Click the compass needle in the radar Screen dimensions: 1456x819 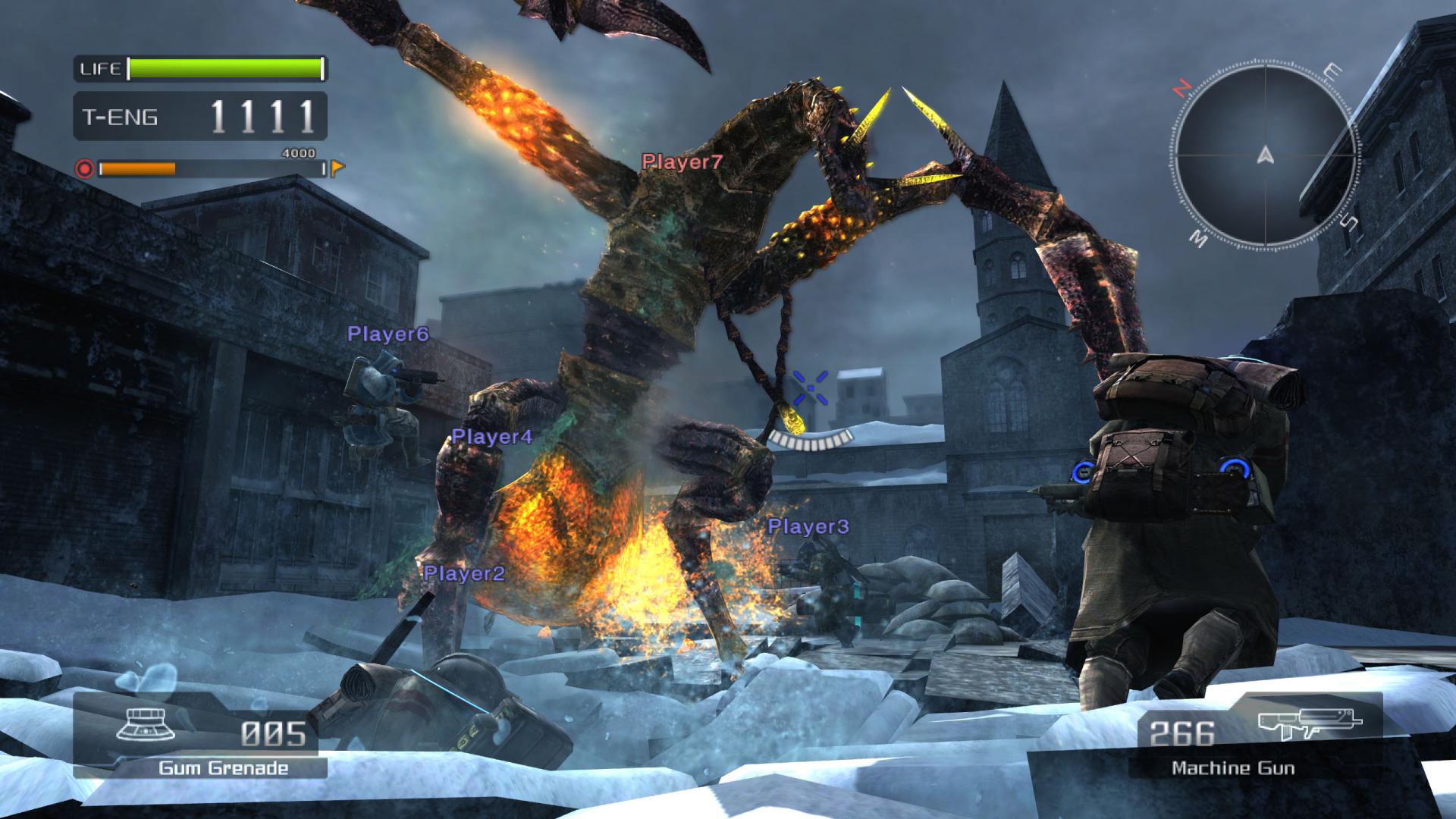(1265, 155)
